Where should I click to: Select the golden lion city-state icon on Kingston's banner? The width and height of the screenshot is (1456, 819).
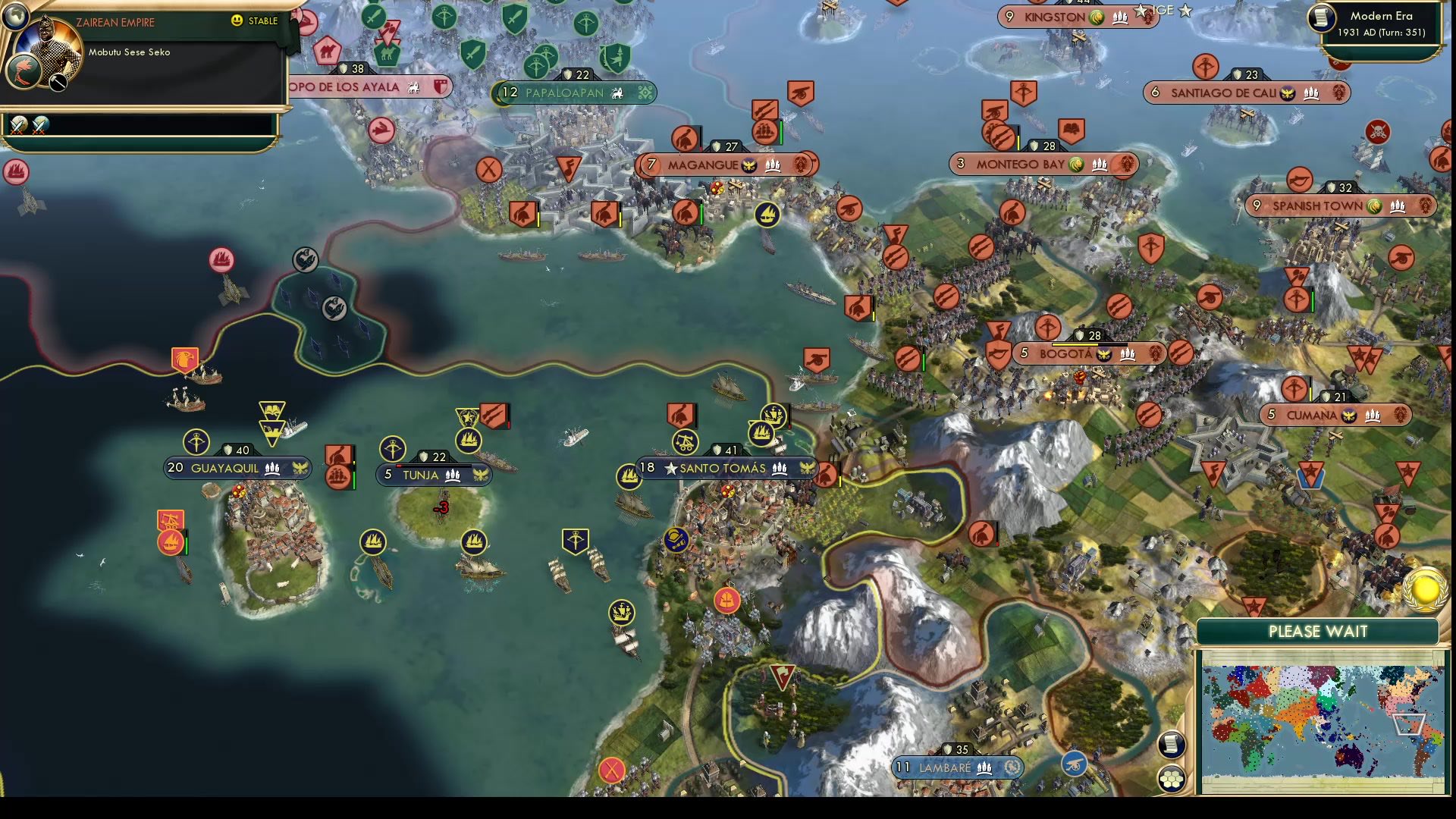[x=1095, y=17]
